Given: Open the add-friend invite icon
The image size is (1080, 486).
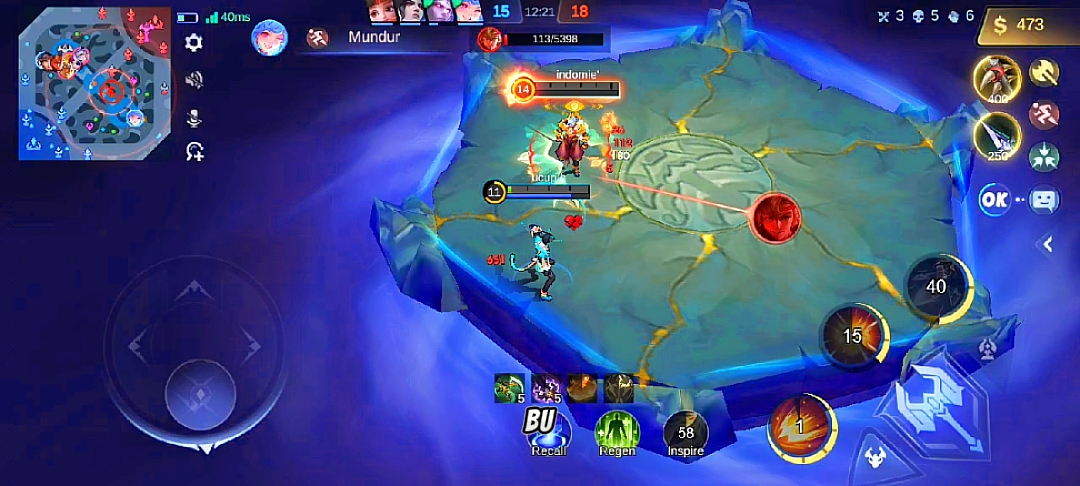Looking at the screenshot, I should coord(194,152).
